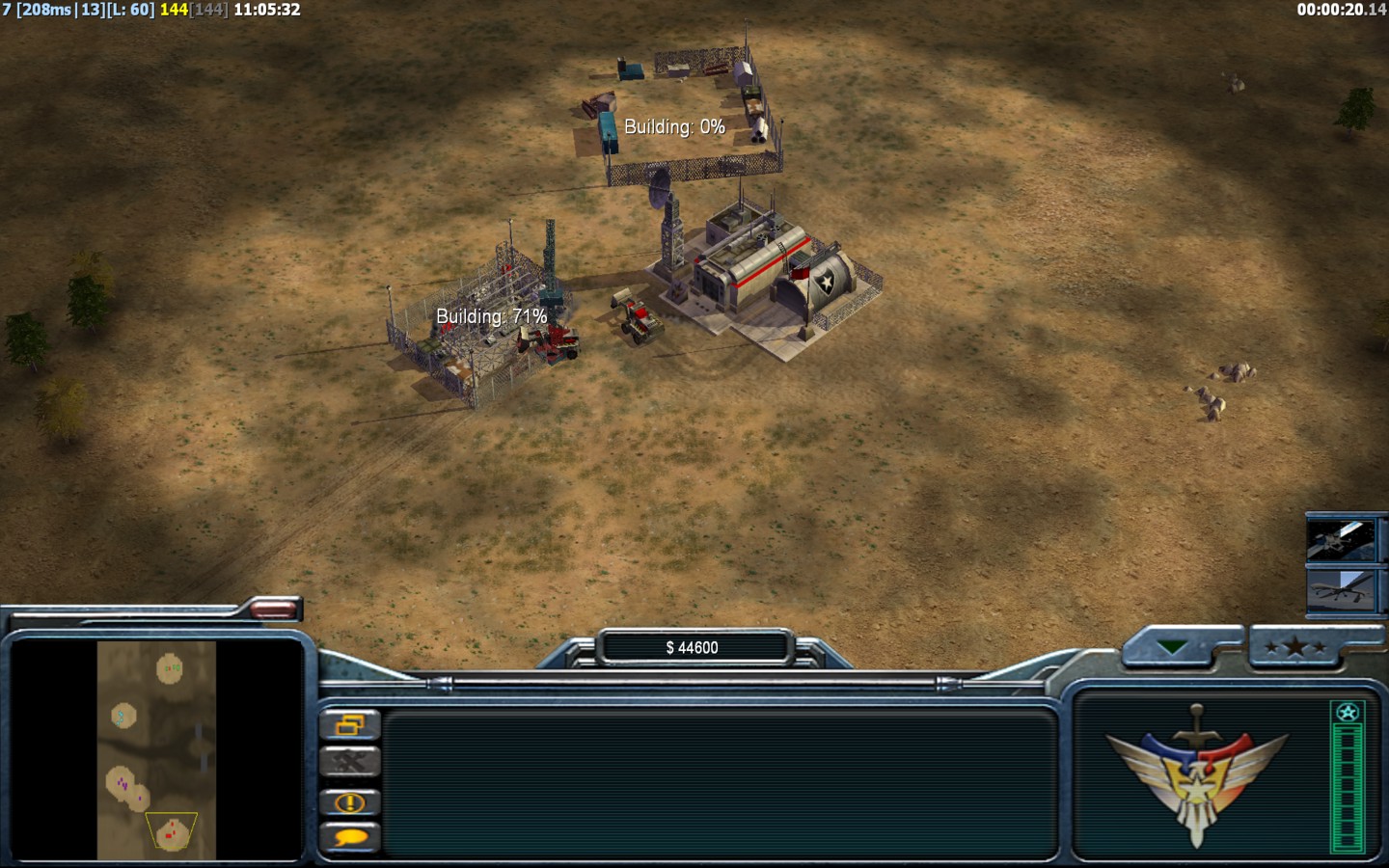Image resolution: width=1389 pixels, height=868 pixels.
Task: Click the crossed tools sell button
Action: 349,762
